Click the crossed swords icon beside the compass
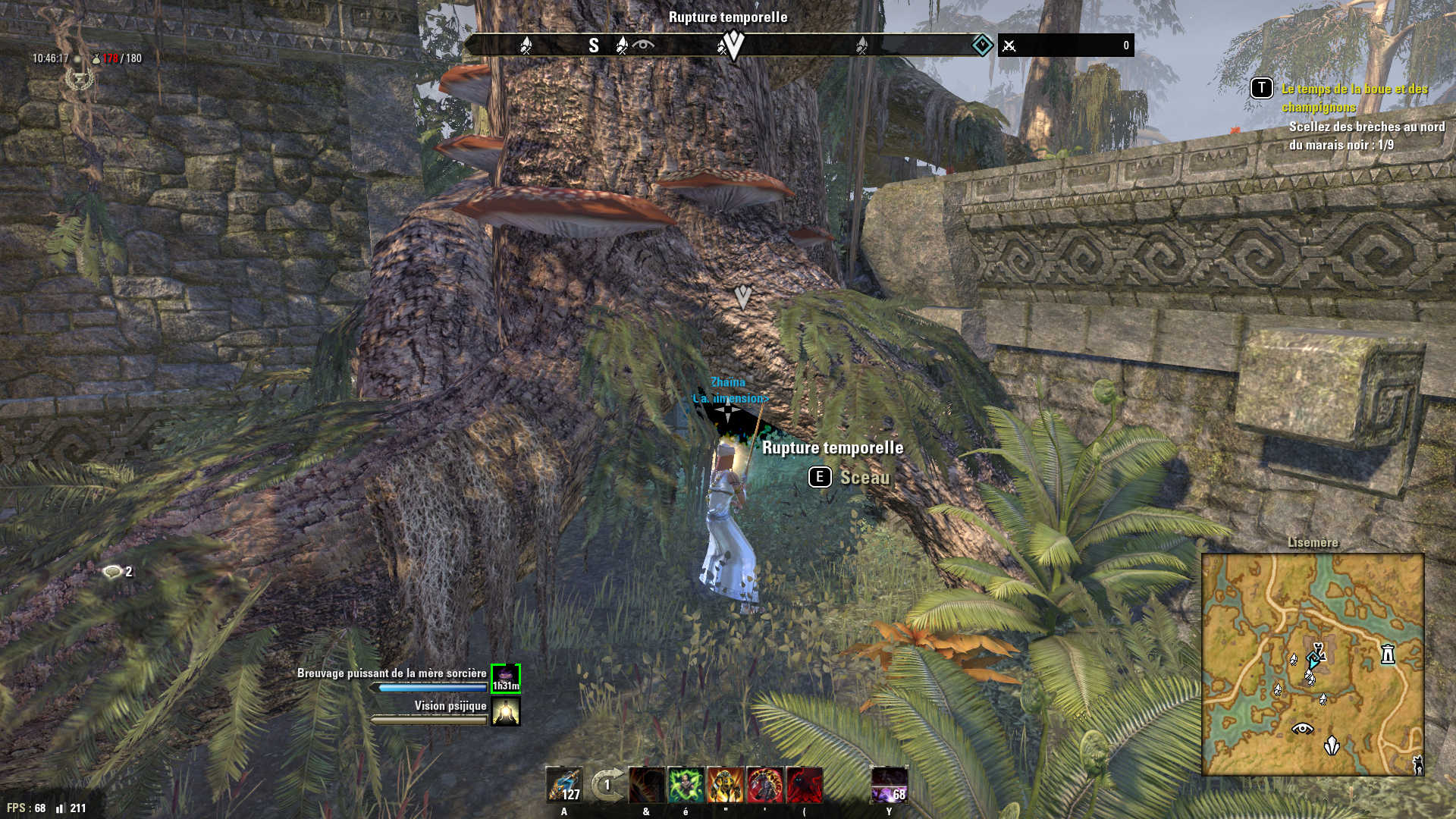1456x819 pixels. [x=1009, y=46]
